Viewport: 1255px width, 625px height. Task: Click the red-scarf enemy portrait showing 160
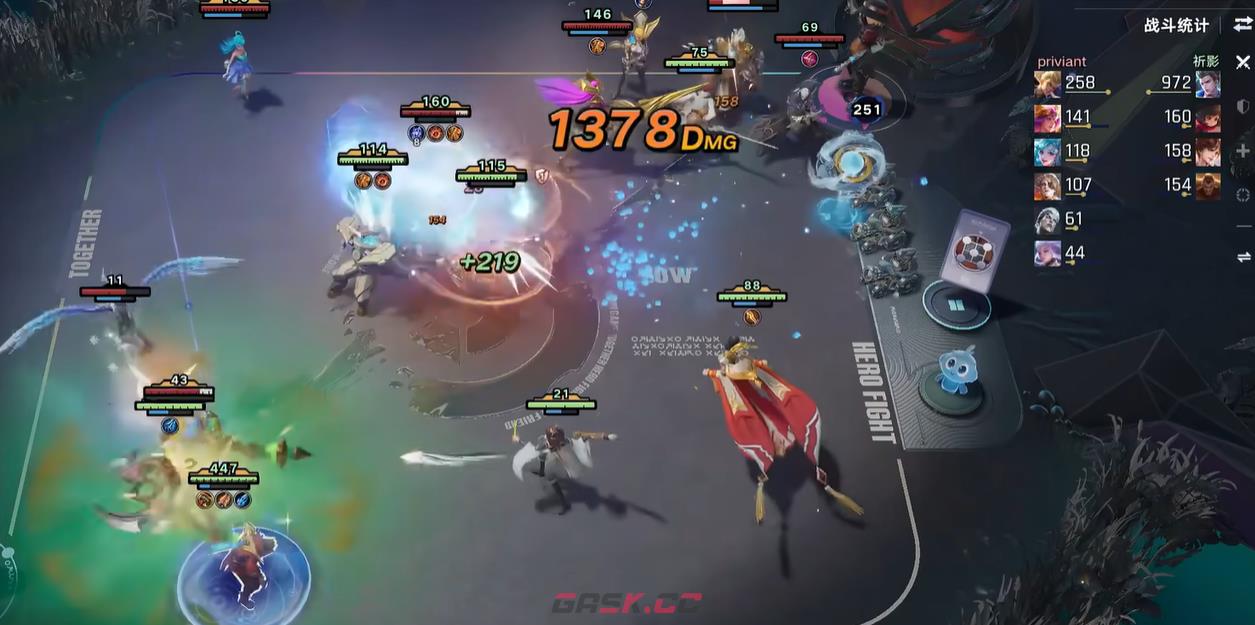click(x=1207, y=118)
